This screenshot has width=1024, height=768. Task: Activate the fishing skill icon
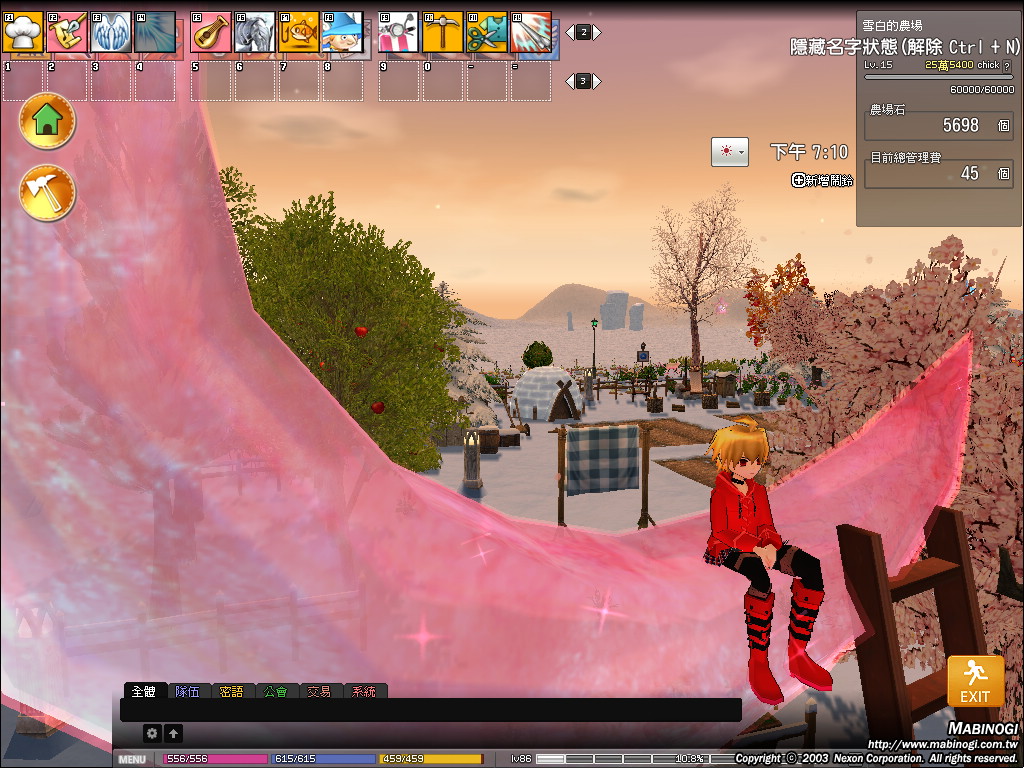[298, 32]
